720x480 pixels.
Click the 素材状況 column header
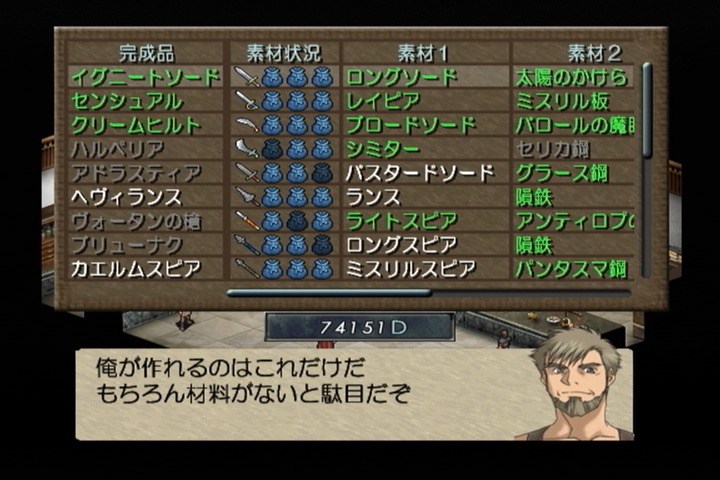click(x=283, y=52)
